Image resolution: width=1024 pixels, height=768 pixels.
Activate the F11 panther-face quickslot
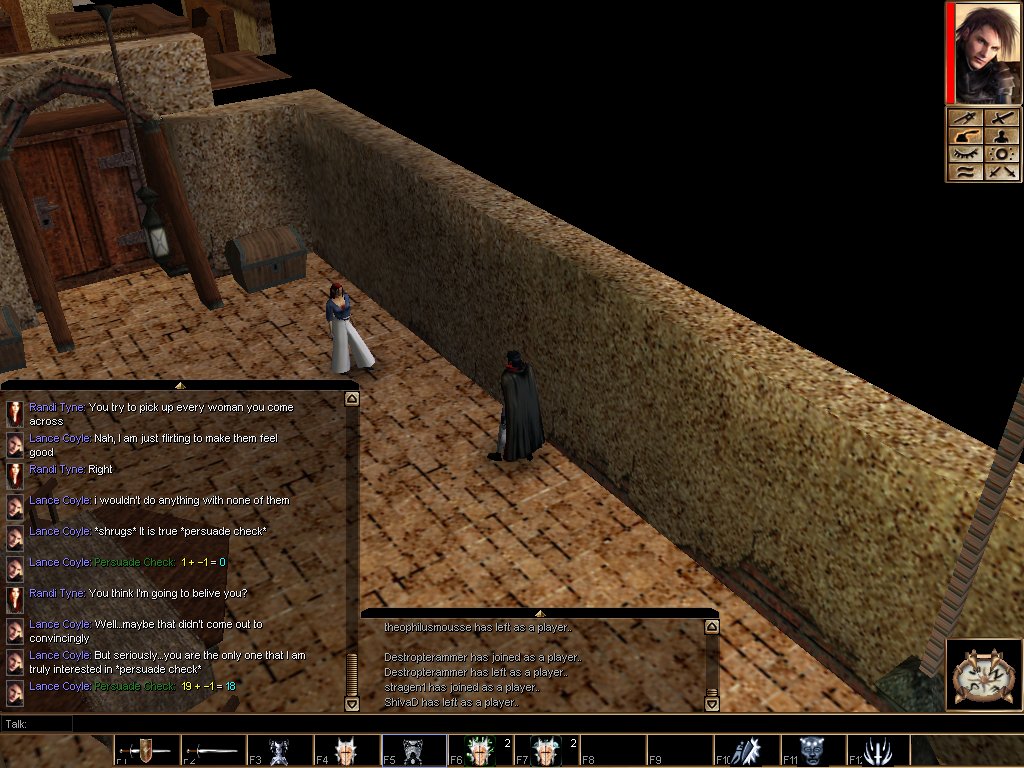tap(813, 750)
